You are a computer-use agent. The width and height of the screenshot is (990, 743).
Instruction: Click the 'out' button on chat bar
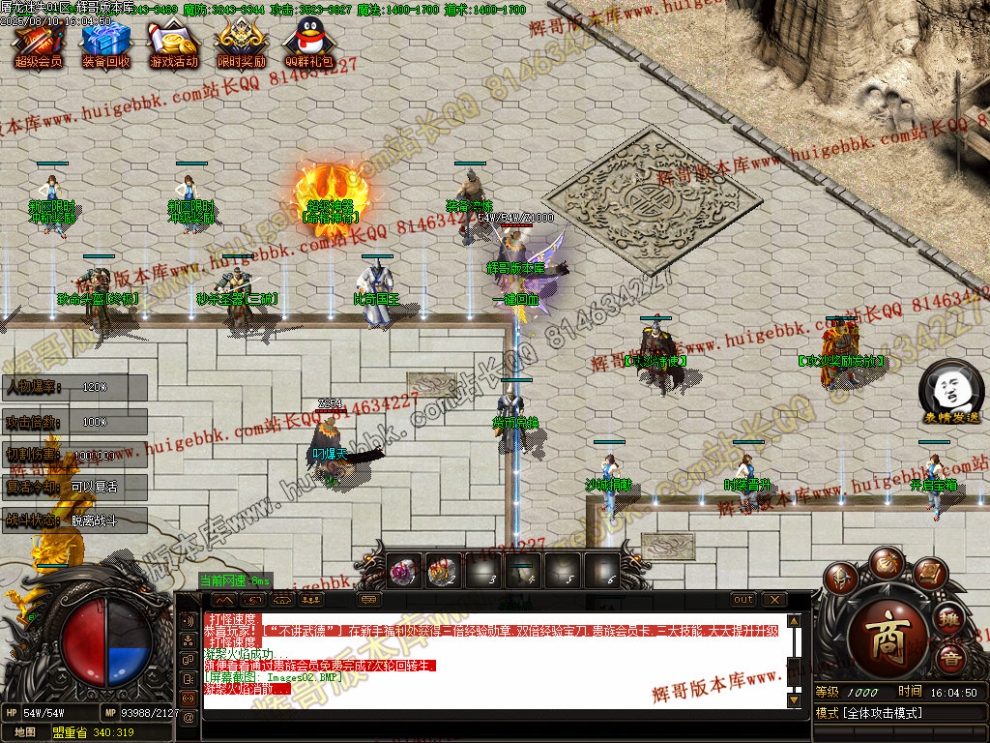tap(743, 599)
